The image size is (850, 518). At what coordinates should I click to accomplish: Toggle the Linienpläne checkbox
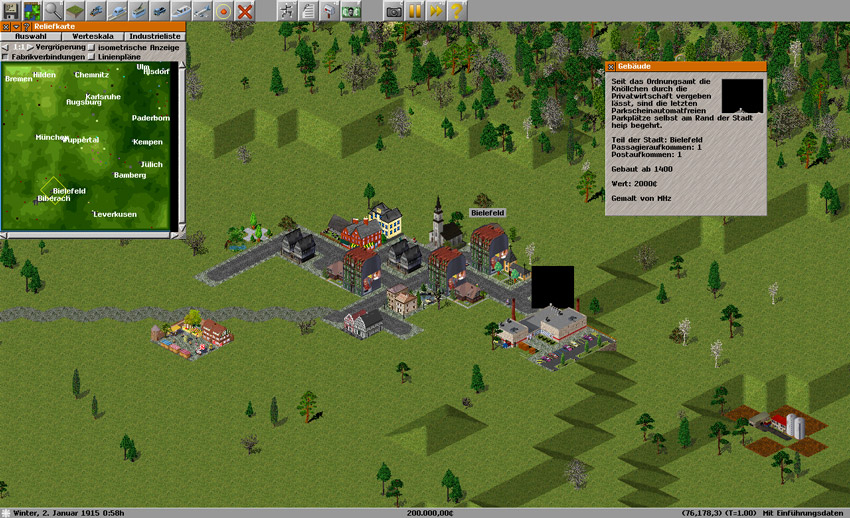point(93,57)
